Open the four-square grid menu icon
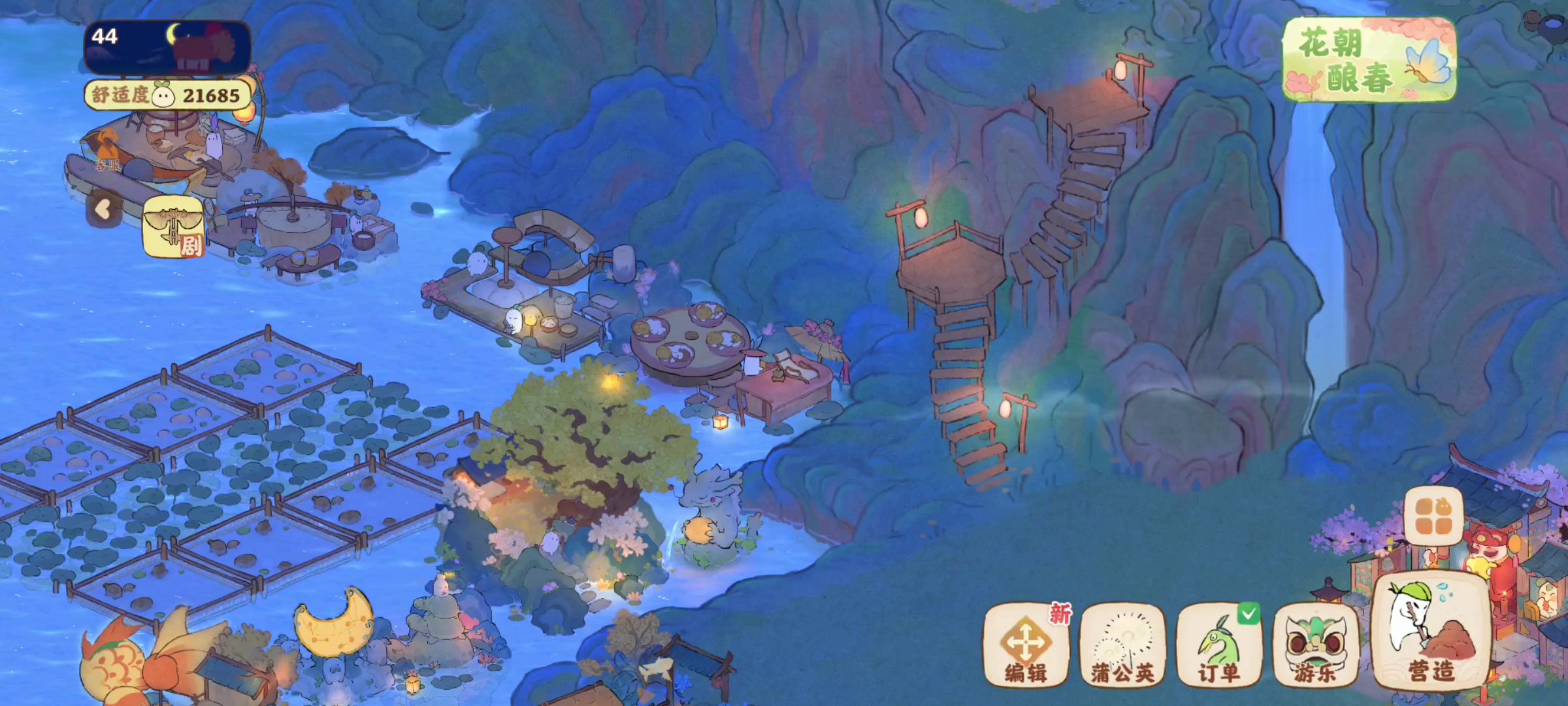Image resolution: width=1568 pixels, height=706 pixels. [x=1433, y=516]
